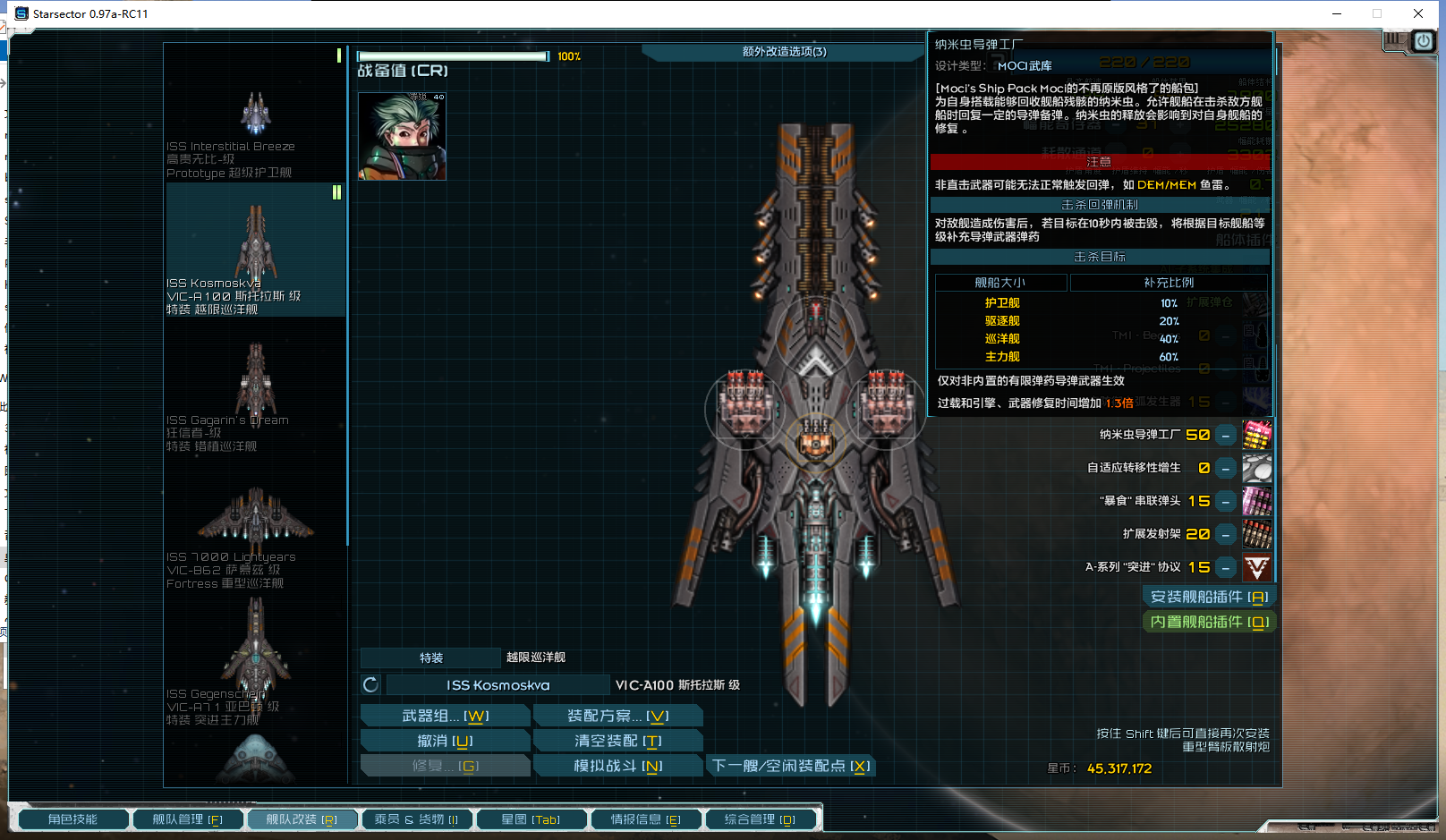
Task: Click the undo 撤消 button
Action: tap(445, 741)
